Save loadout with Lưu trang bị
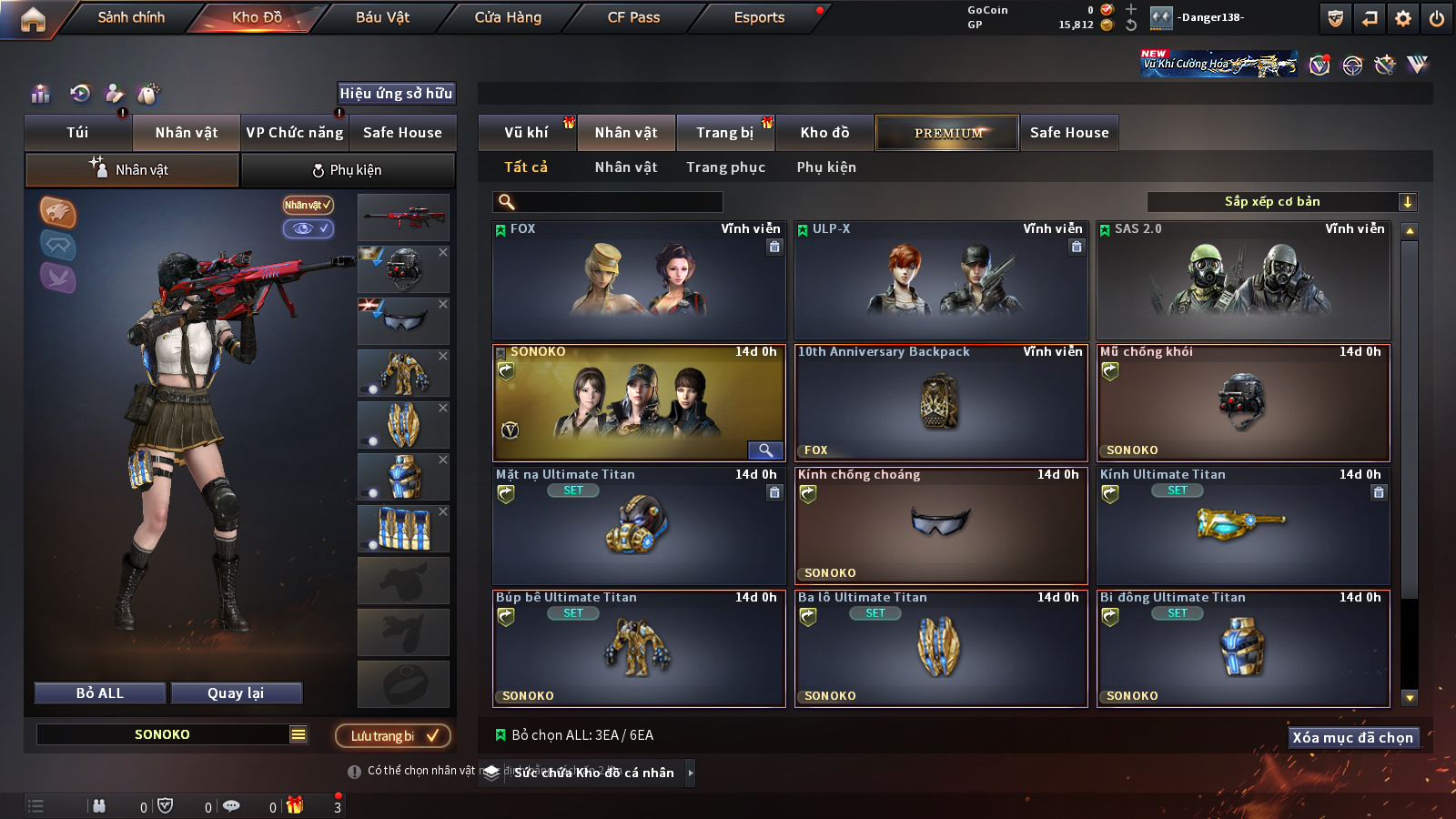 click(393, 735)
